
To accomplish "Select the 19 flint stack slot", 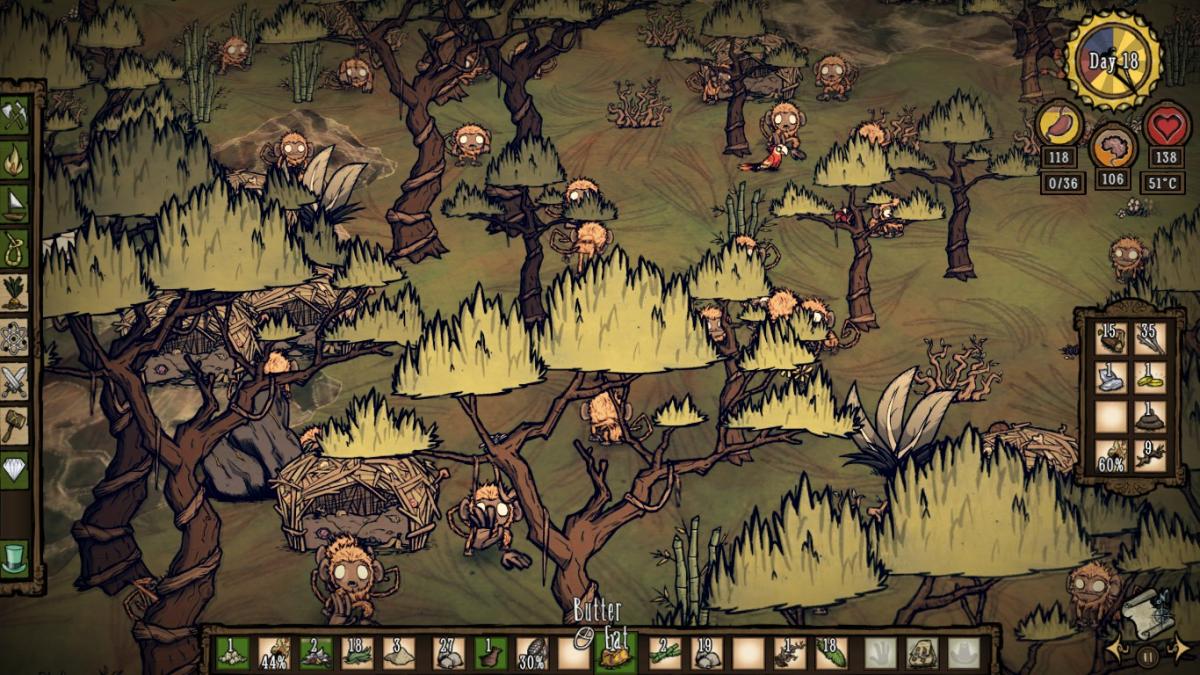I will [x=706, y=653].
